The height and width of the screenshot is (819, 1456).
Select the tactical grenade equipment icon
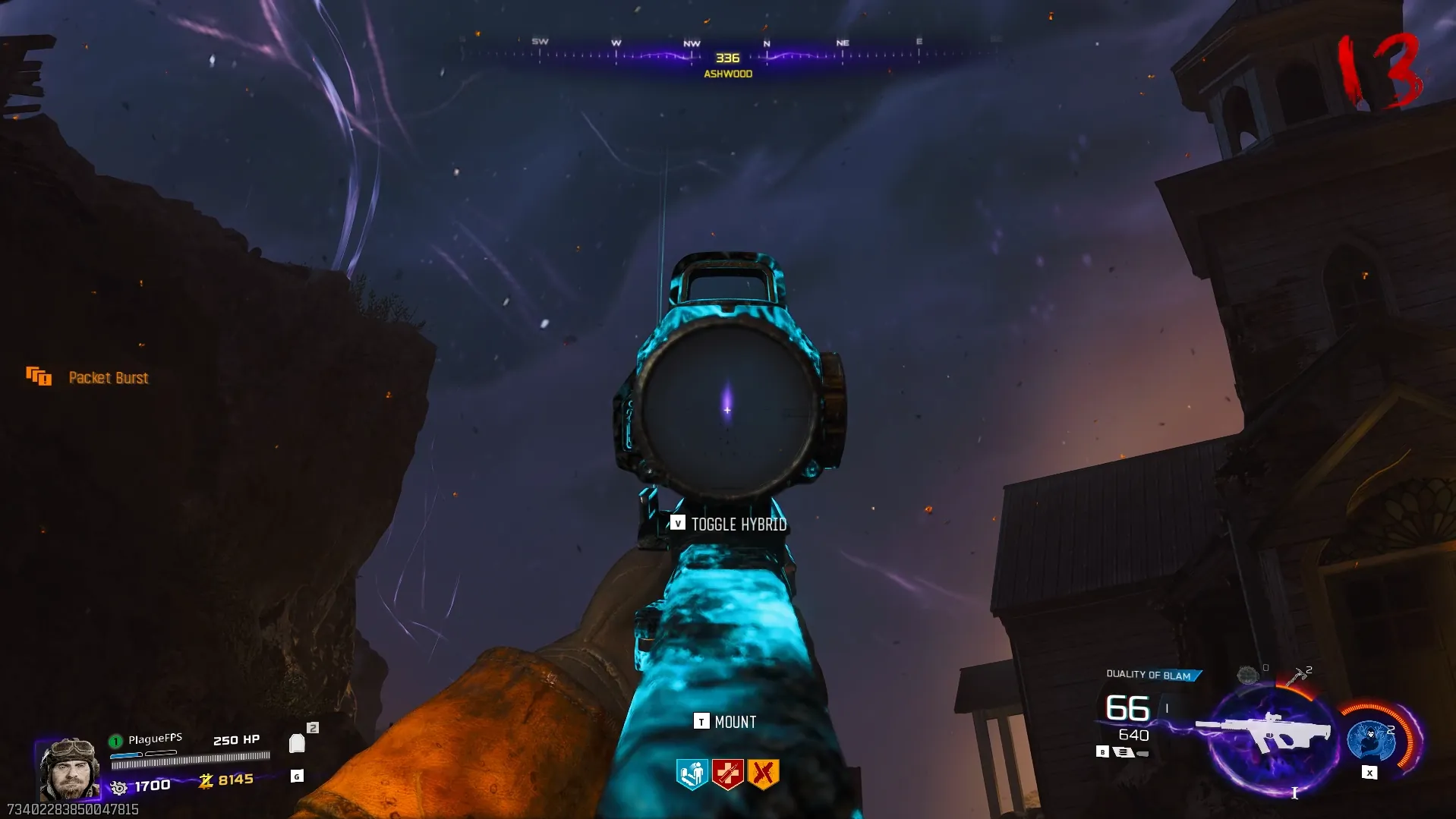coord(1247,674)
